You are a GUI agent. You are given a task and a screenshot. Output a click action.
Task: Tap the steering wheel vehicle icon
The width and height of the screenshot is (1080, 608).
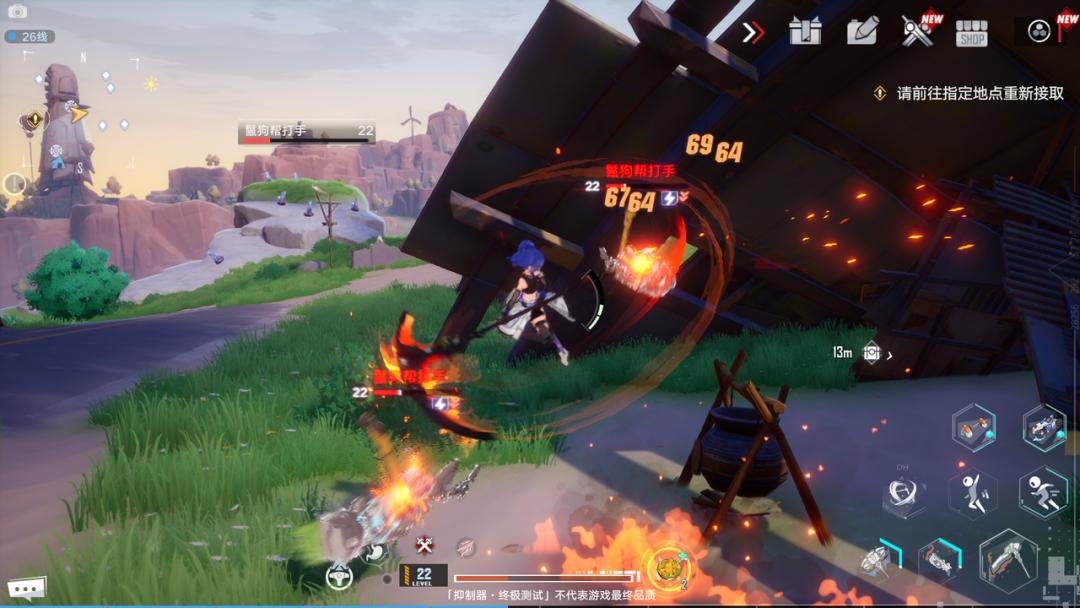(x=339, y=575)
